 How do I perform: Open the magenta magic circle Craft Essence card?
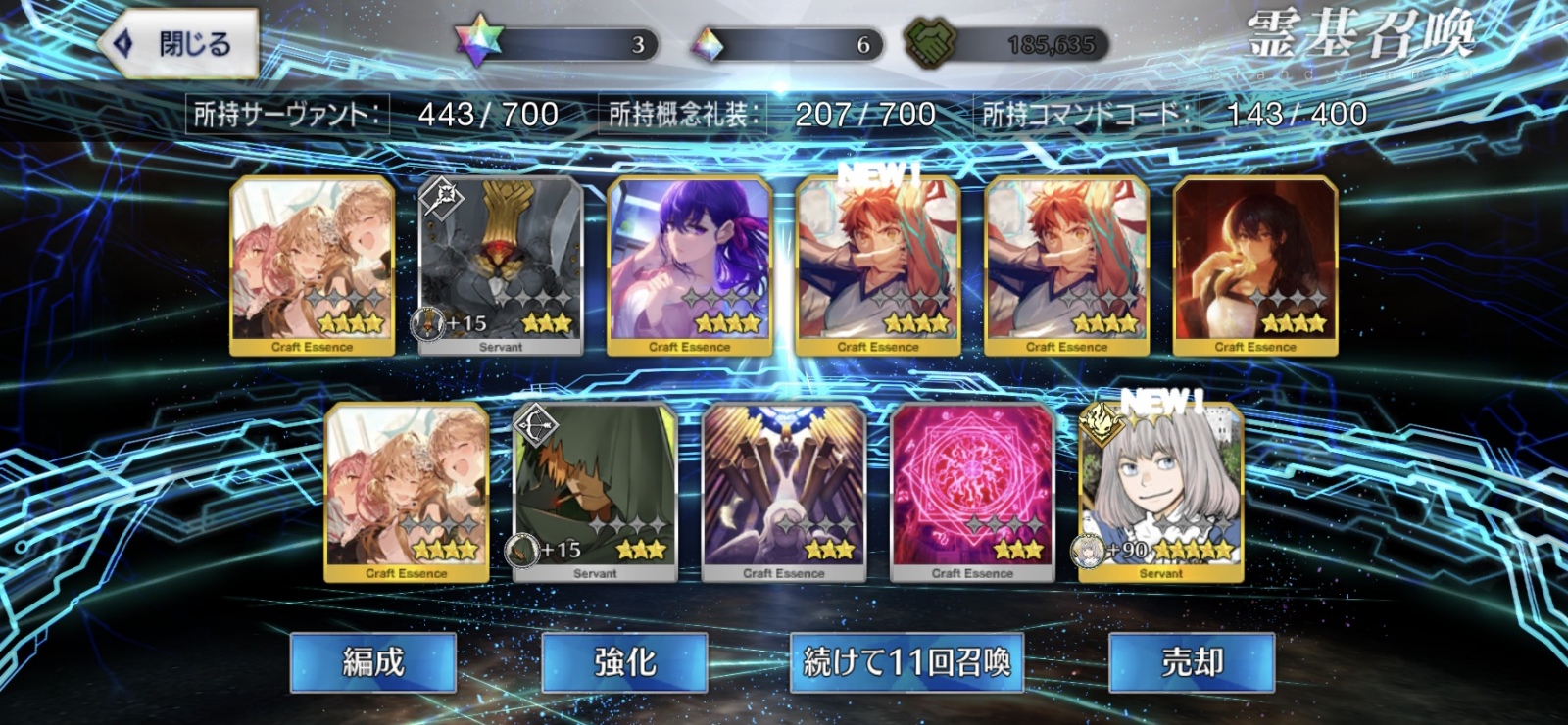tap(971, 490)
